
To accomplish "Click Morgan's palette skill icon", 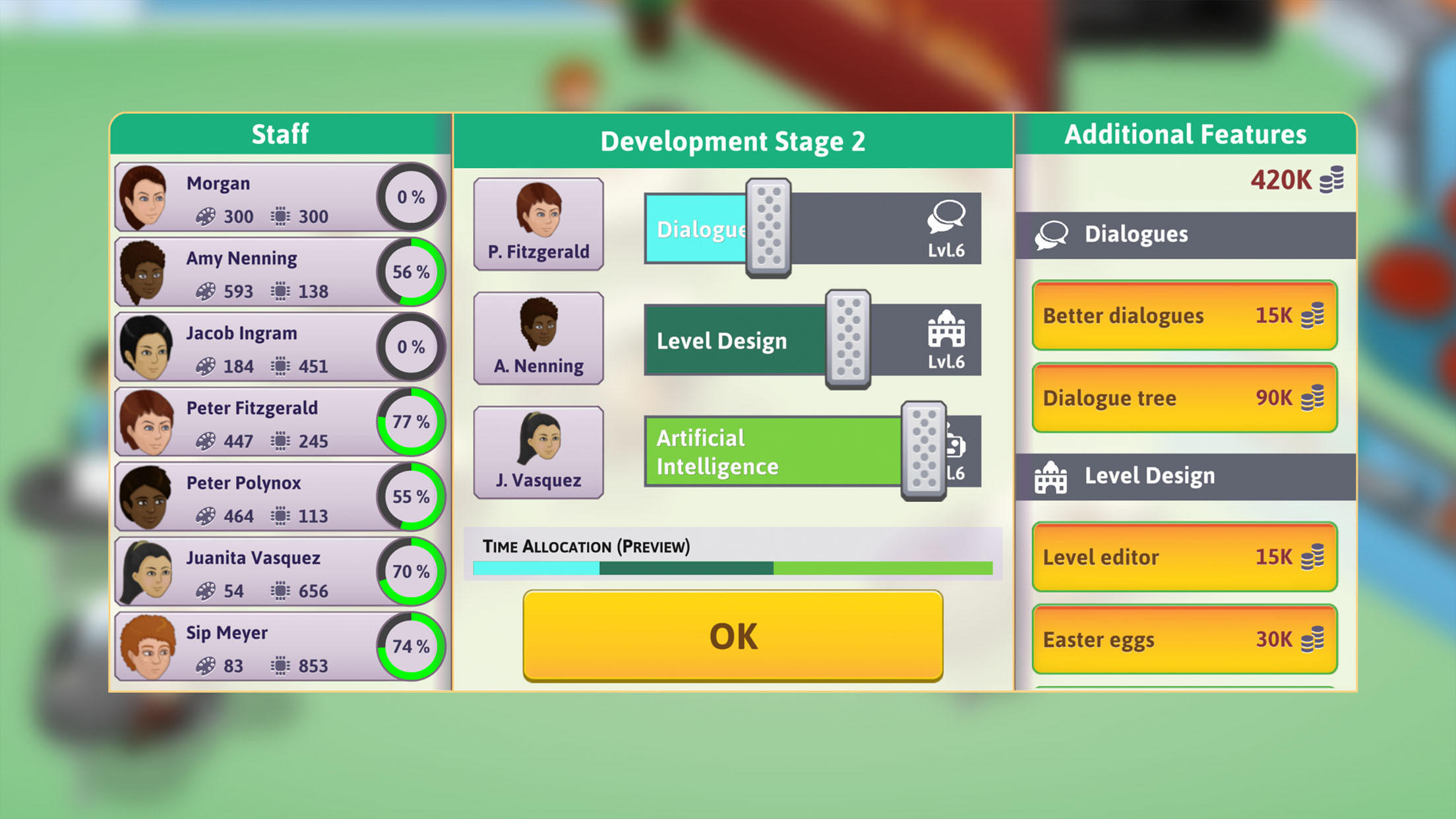I will [x=207, y=217].
